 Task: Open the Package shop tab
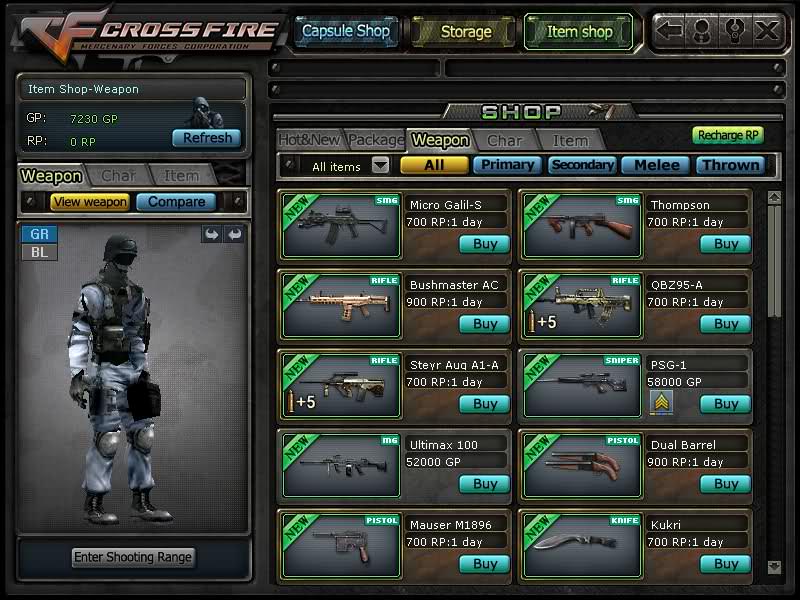pos(376,141)
